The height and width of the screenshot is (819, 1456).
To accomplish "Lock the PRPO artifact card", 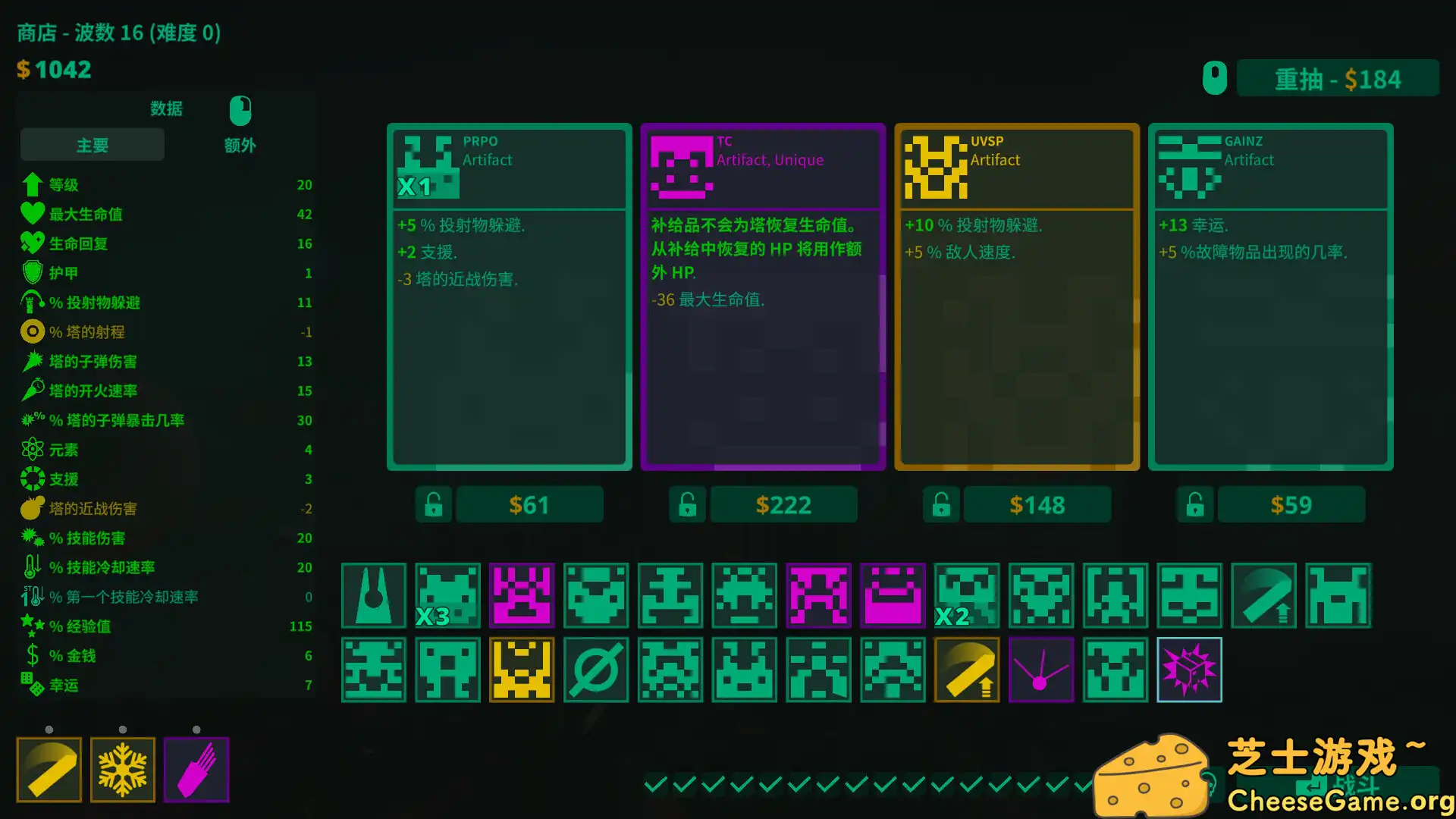I will point(432,504).
